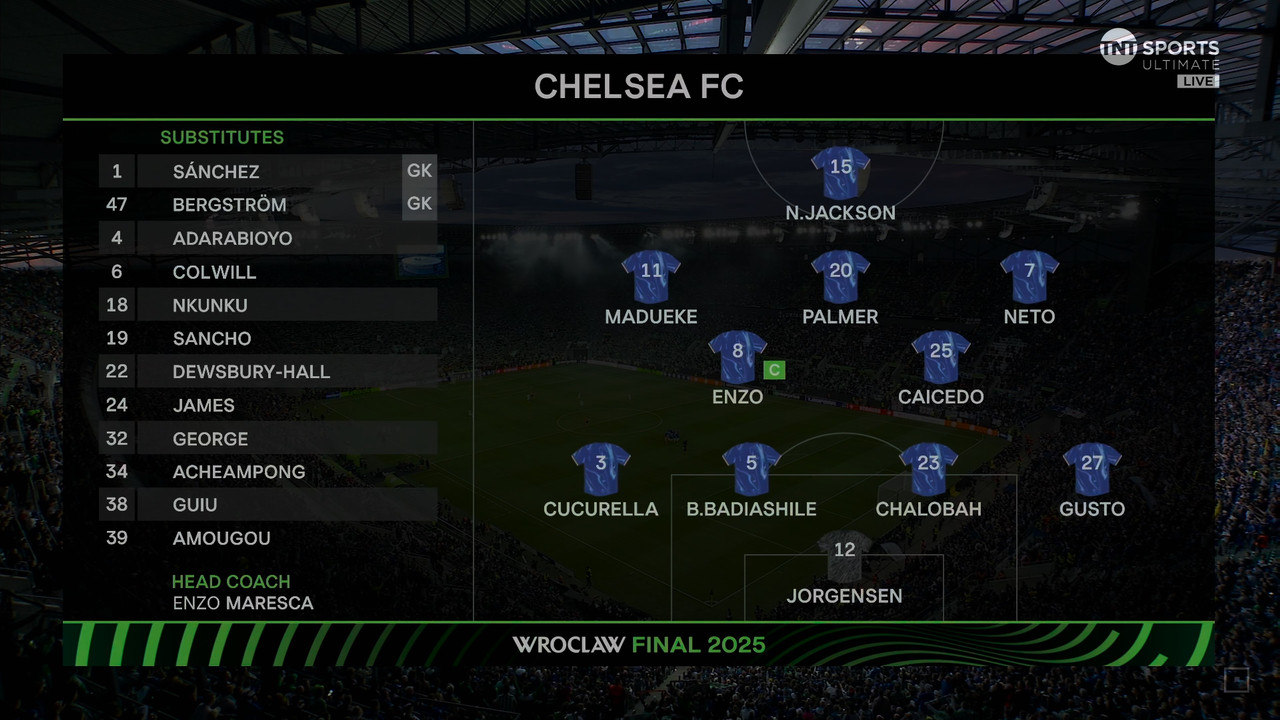Click head coach Enzo Maresca's name
1280x720 pixels.
click(243, 603)
